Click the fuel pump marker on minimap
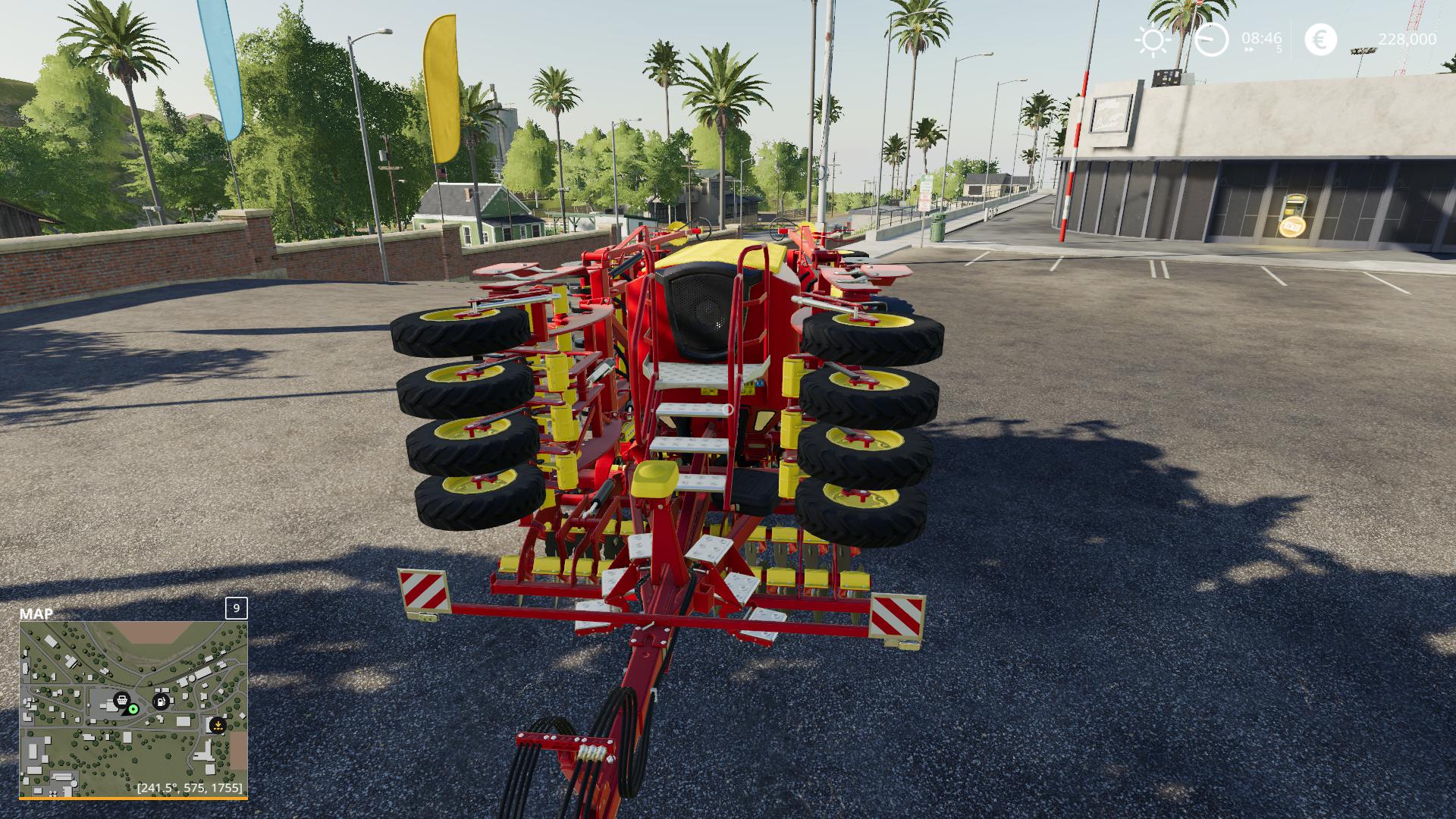 [162, 701]
